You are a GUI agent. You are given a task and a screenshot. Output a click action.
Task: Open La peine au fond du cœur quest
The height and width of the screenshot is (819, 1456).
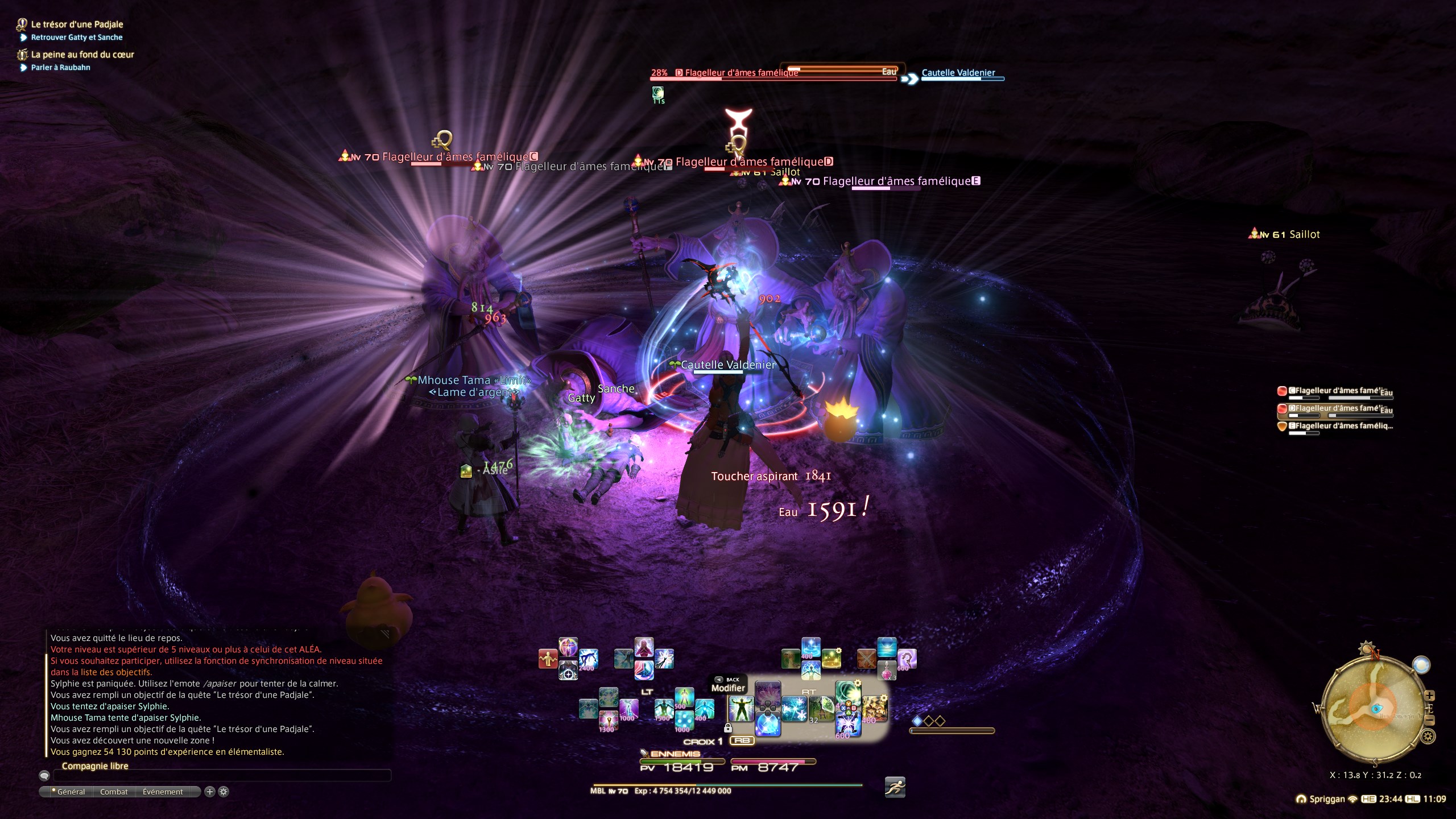(82, 55)
